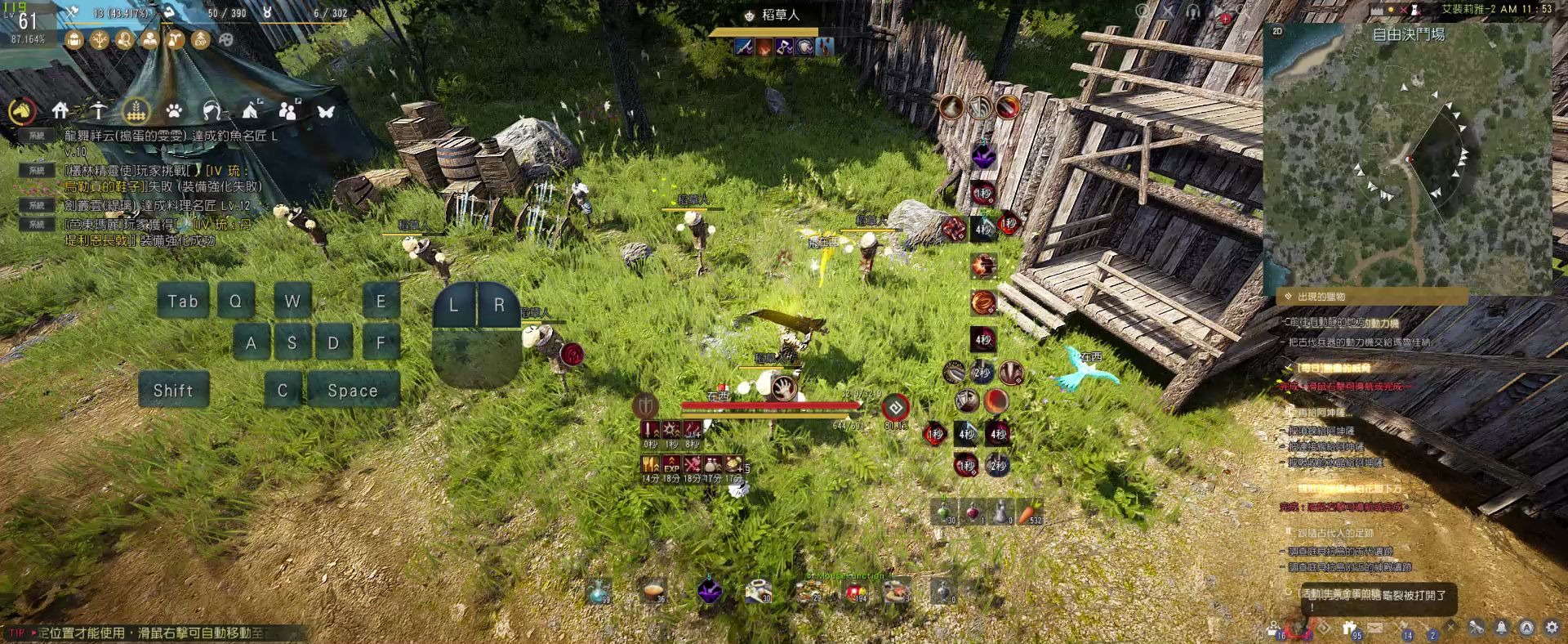This screenshot has height=644, width=1568.
Task: Select the purple crystal hotbar slot
Action: [709, 589]
